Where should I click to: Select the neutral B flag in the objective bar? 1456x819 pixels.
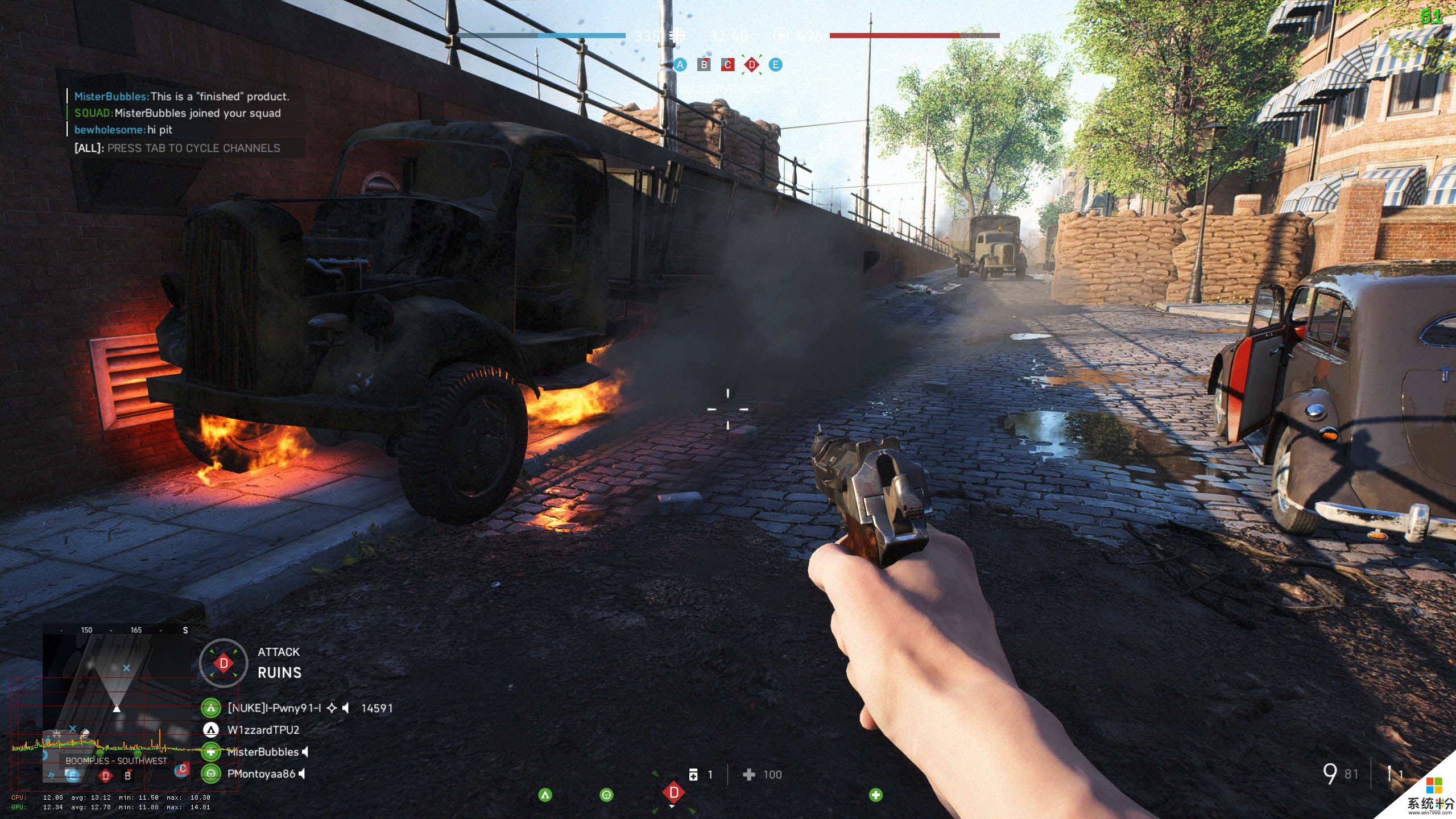tap(704, 65)
